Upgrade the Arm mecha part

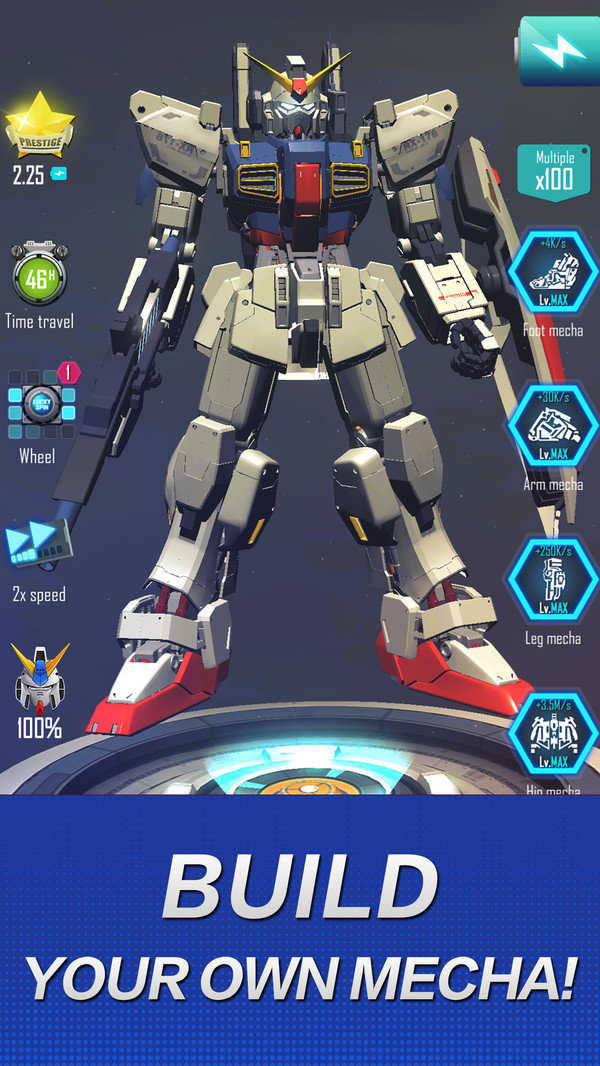pyautogui.click(x=553, y=427)
